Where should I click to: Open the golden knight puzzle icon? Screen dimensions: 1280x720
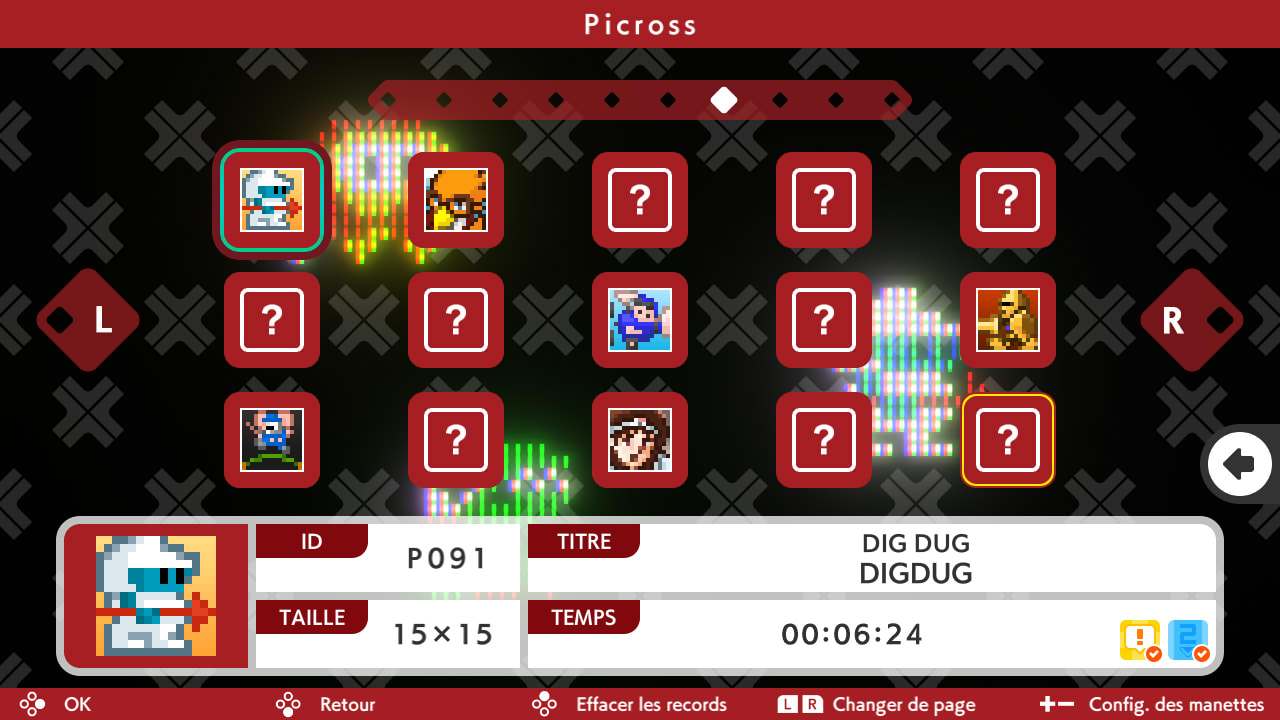click(1008, 320)
